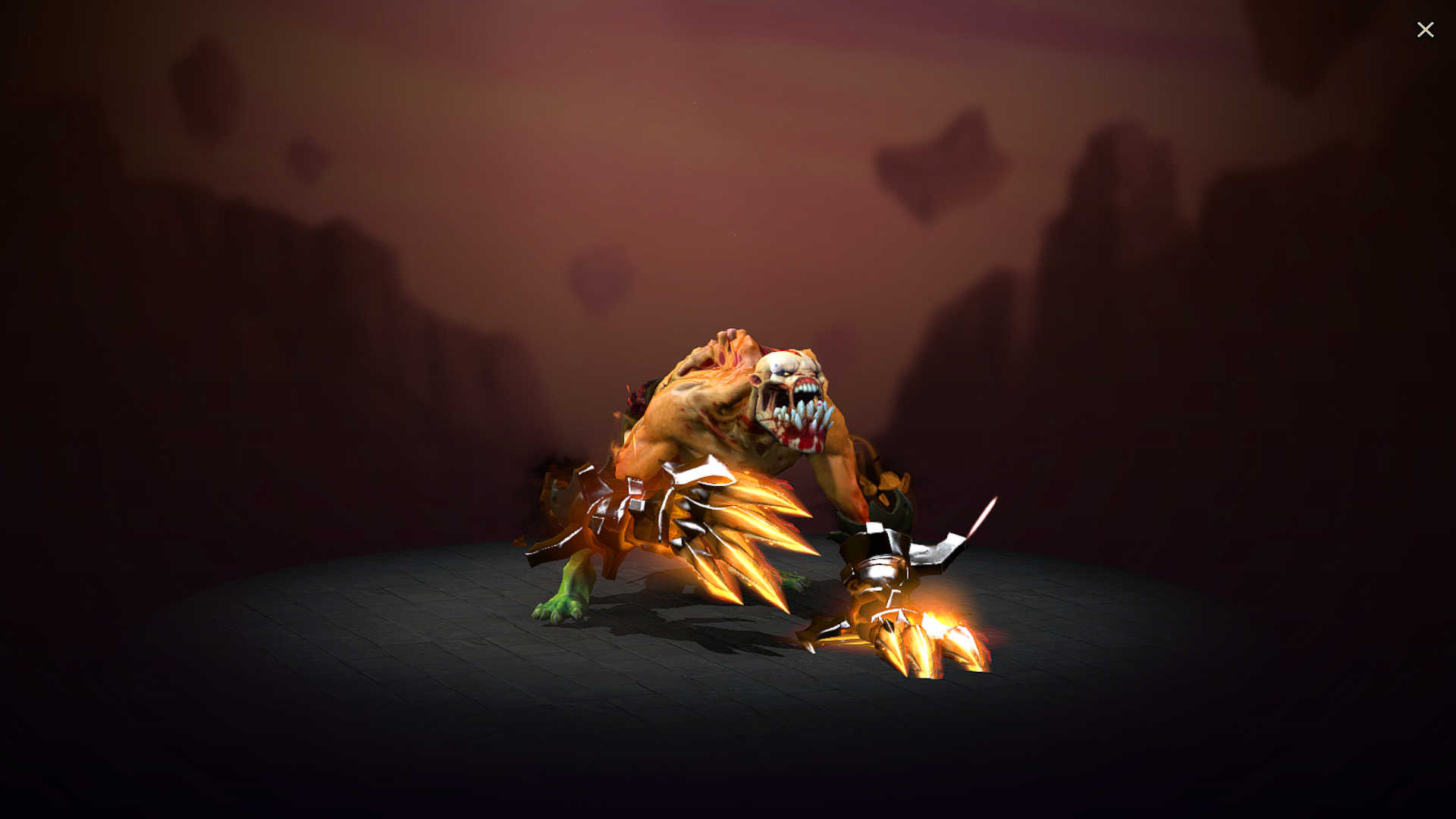Image resolution: width=1456 pixels, height=819 pixels.
Task: Click the blurred rock formation in the background
Action: 1100,227
